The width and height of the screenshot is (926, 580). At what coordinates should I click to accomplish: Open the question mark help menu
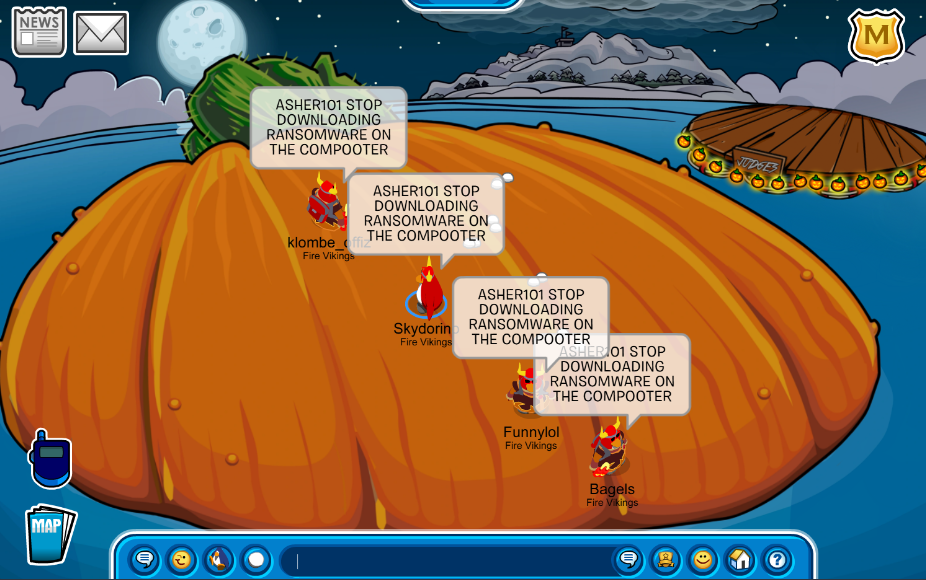click(777, 559)
